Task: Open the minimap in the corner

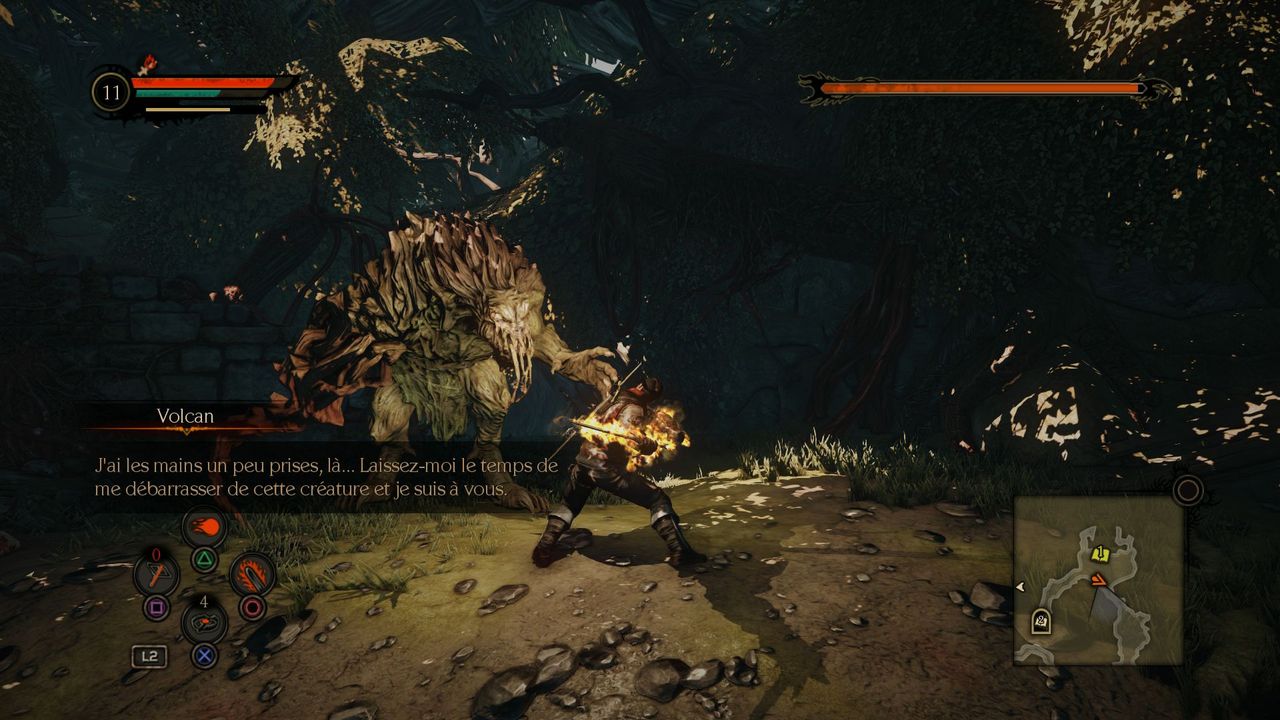Action: (x=1099, y=580)
